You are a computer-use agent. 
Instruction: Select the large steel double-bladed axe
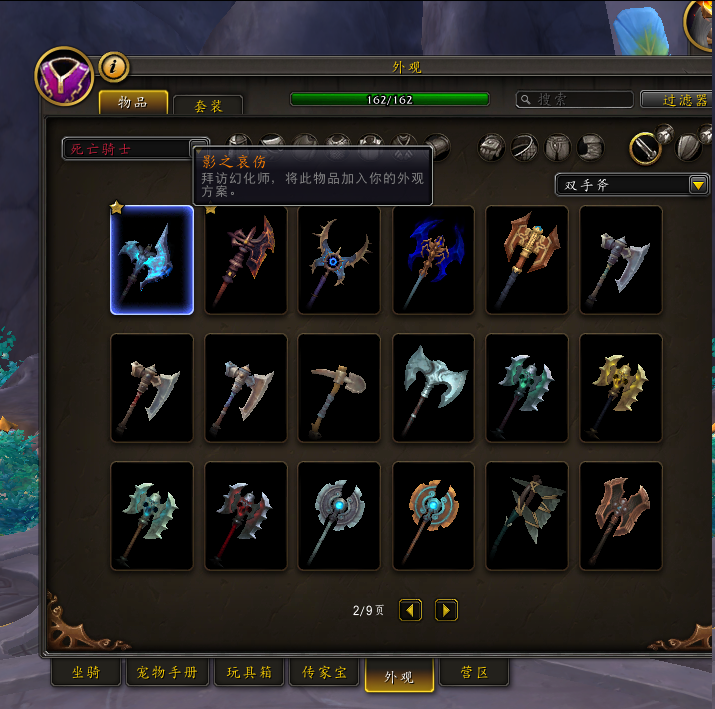433,388
